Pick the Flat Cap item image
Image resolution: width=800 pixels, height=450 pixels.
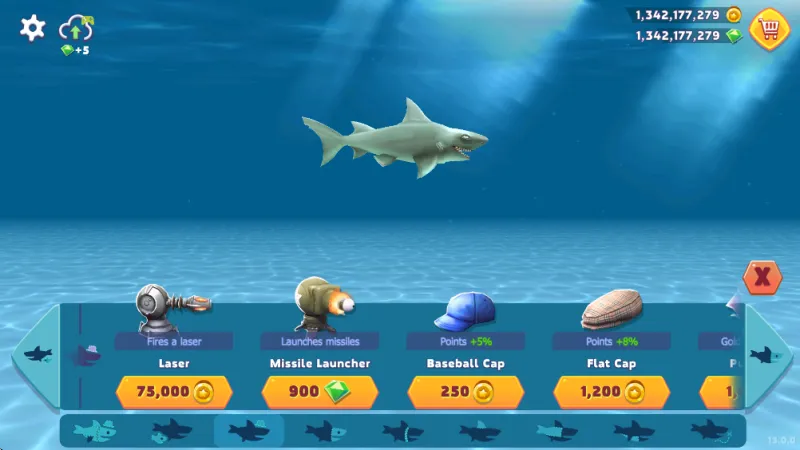[612, 310]
